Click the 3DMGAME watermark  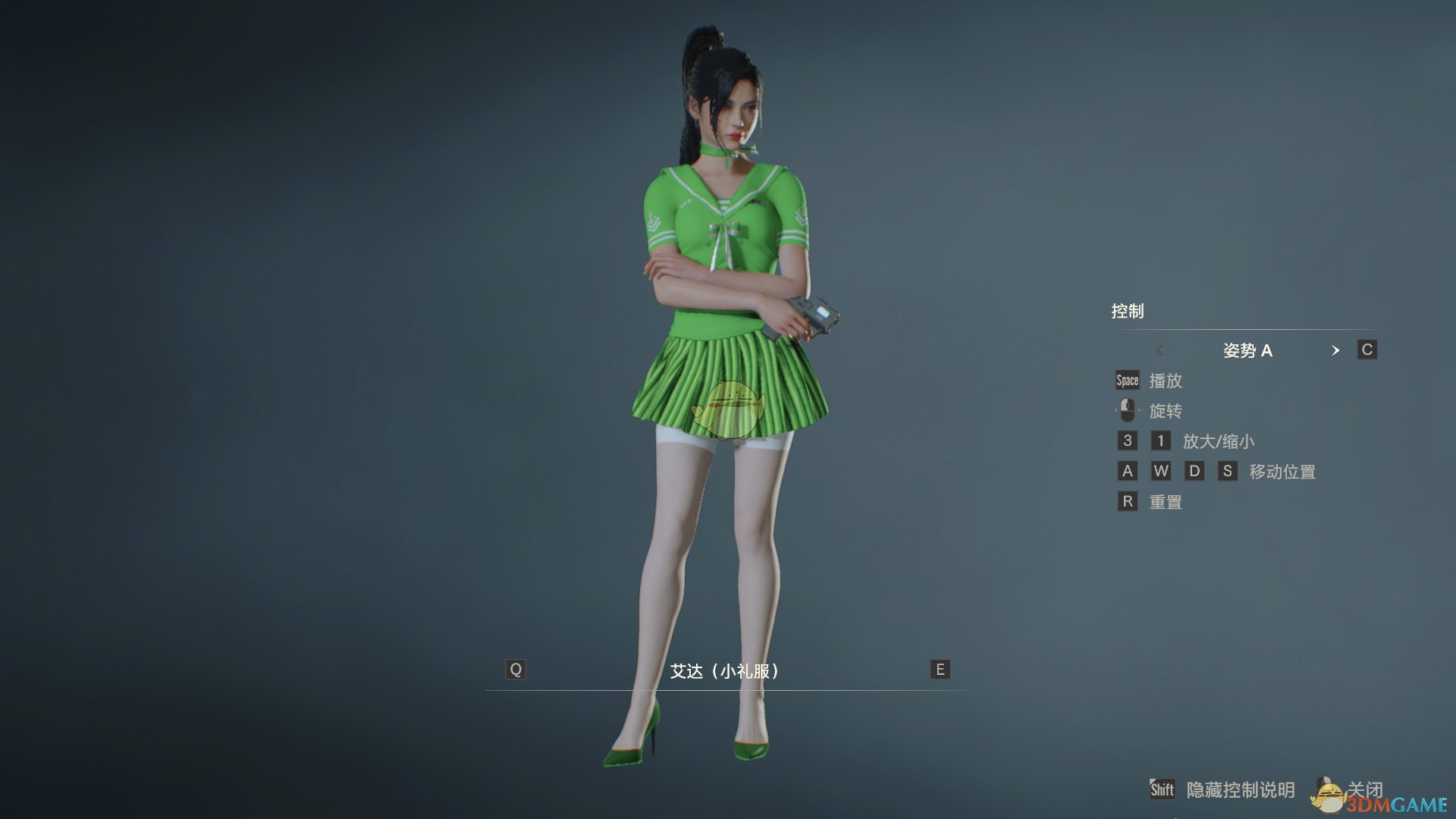1395,805
